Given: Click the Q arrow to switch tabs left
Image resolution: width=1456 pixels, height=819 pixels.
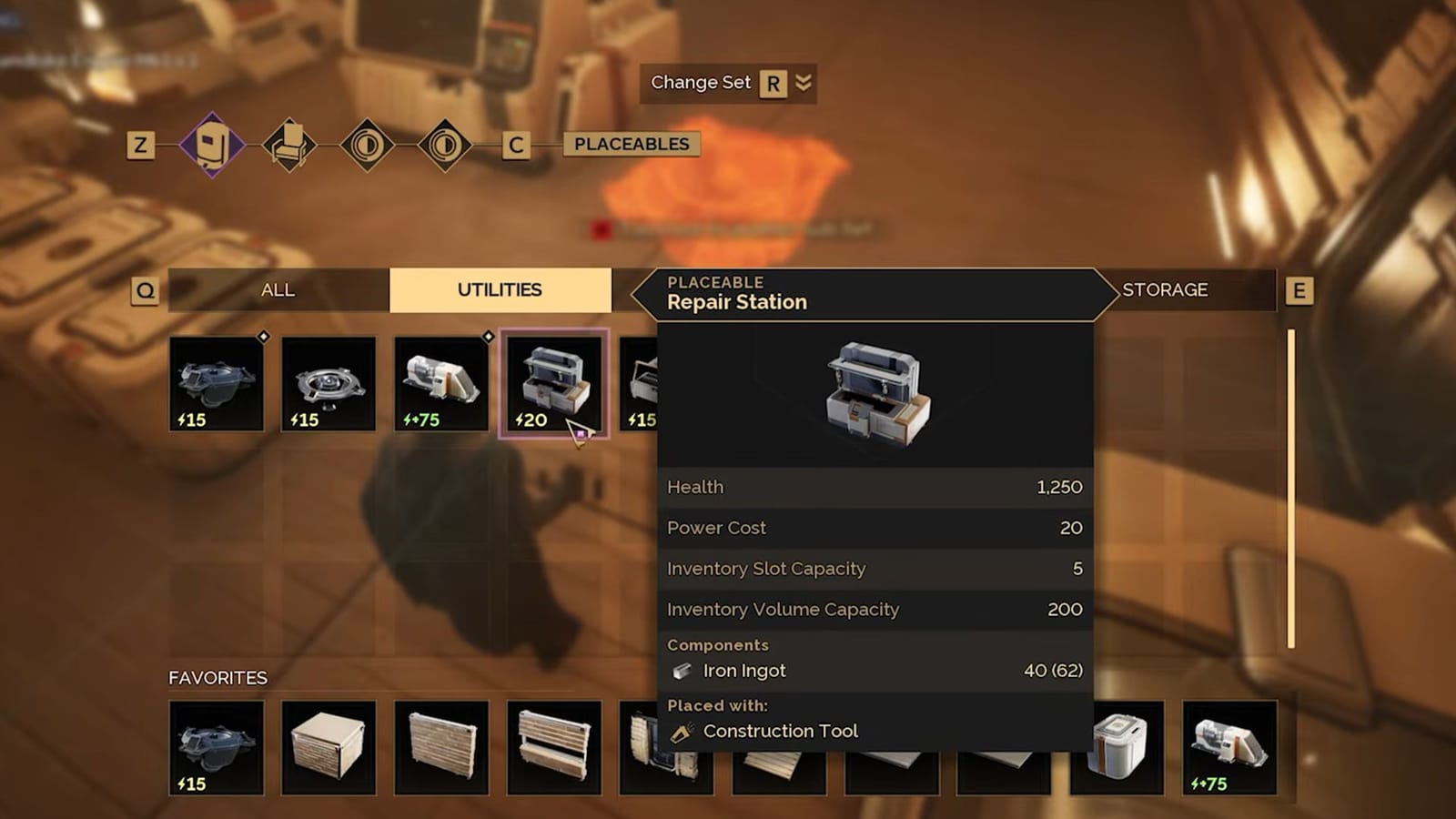Looking at the screenshot, I should [x=146, y=290].
